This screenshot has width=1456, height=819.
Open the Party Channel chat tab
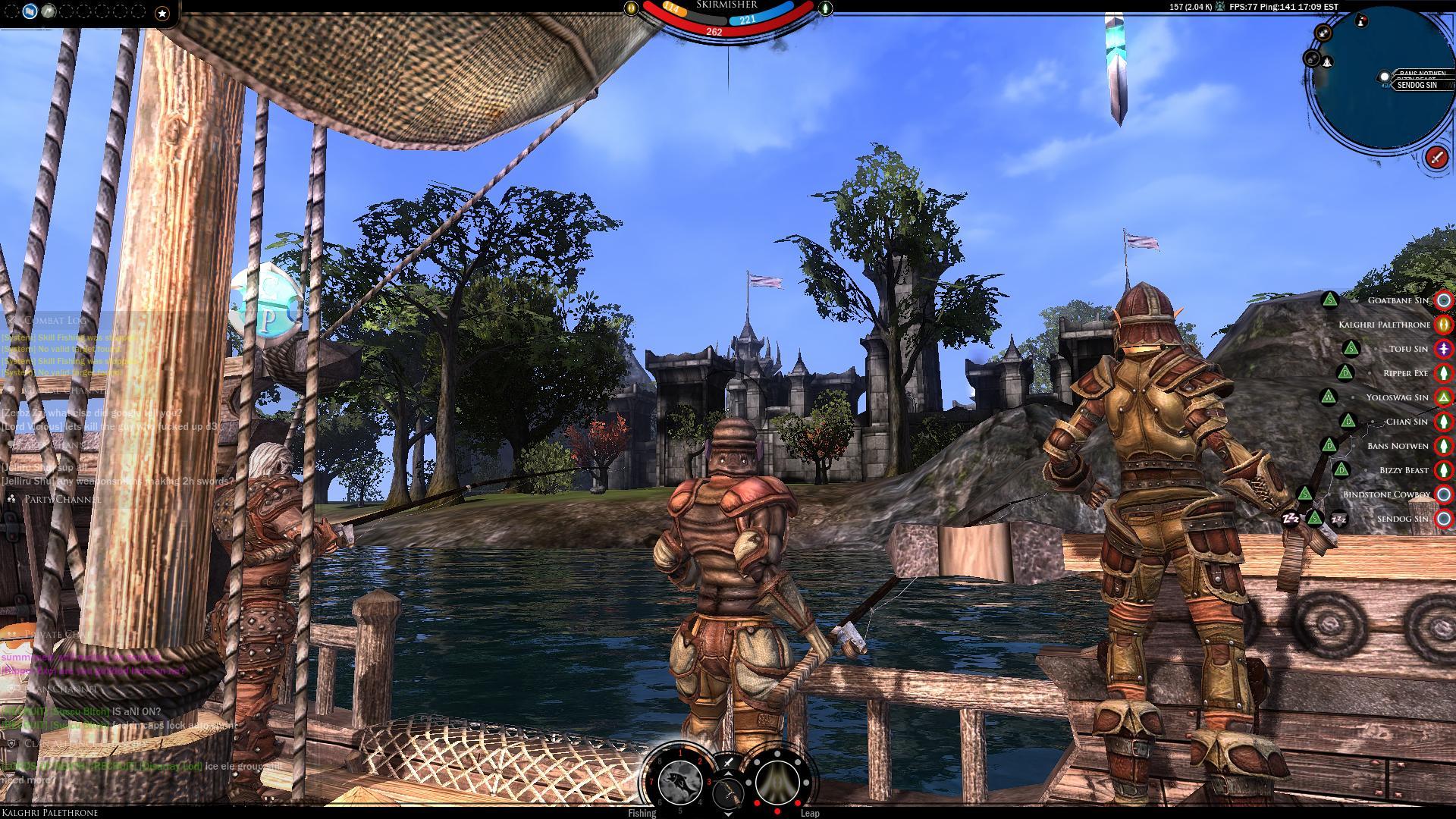coord(61,499)
